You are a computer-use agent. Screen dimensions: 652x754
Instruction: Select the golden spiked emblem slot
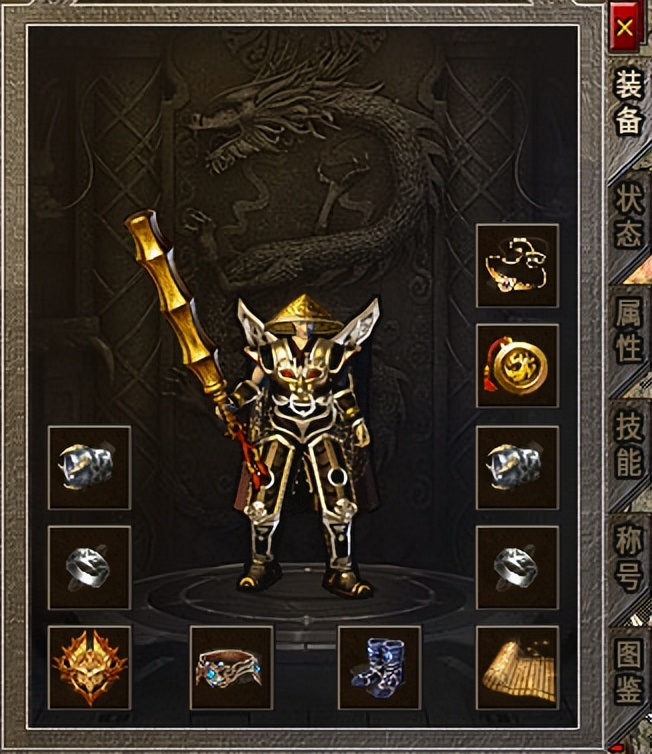coord(89,667)
